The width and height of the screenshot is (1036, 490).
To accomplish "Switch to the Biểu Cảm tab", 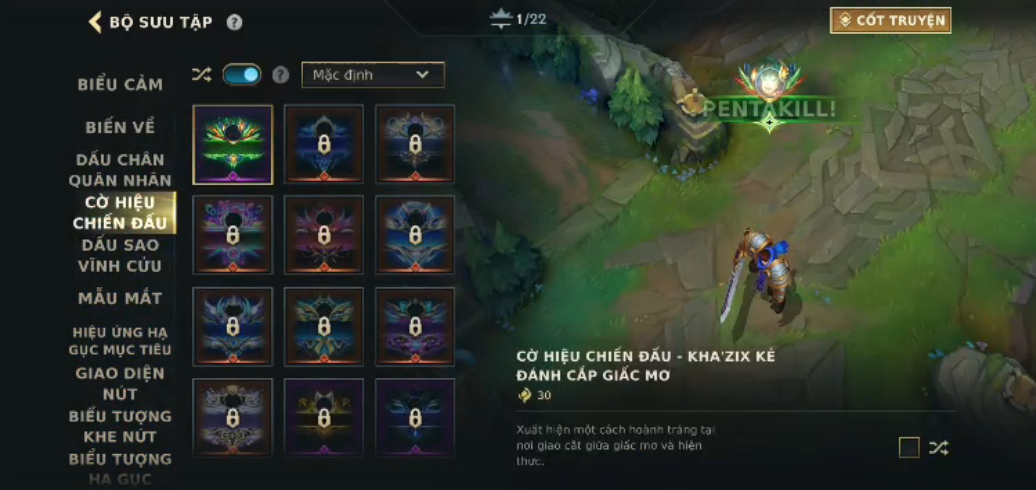I will [120, 84].
